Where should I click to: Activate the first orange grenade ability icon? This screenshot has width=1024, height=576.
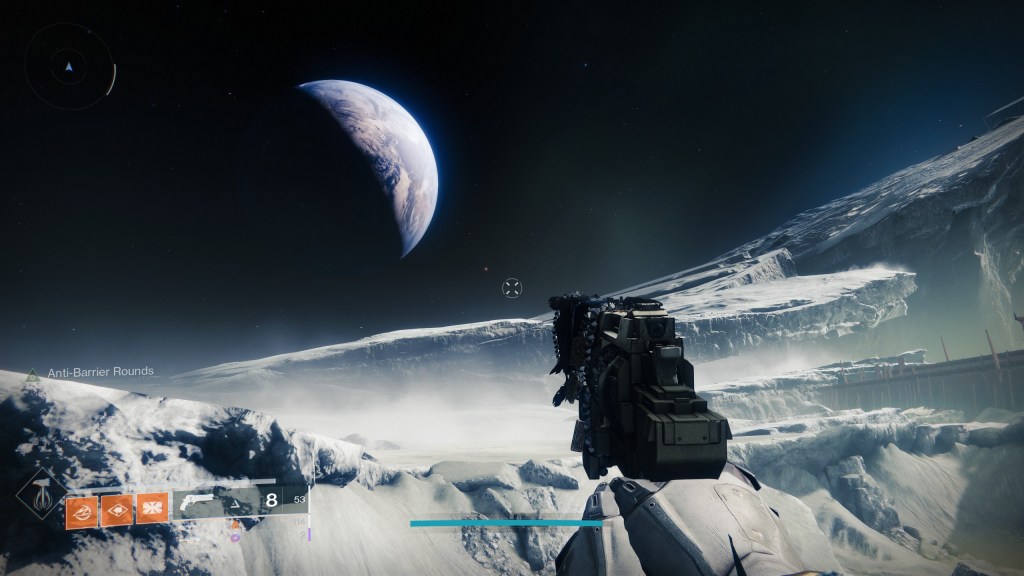(x=81, y=509)
